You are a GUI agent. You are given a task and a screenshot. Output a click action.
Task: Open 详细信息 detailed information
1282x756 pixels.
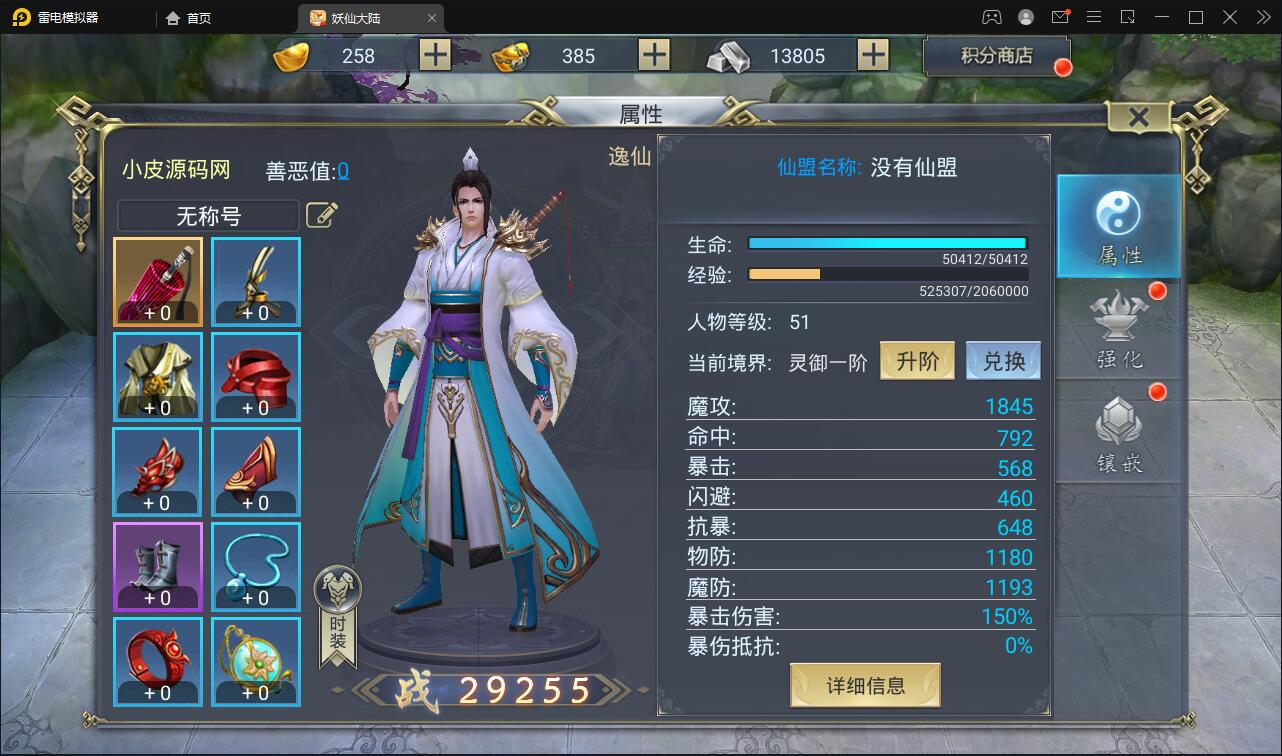tap(864, 685)
